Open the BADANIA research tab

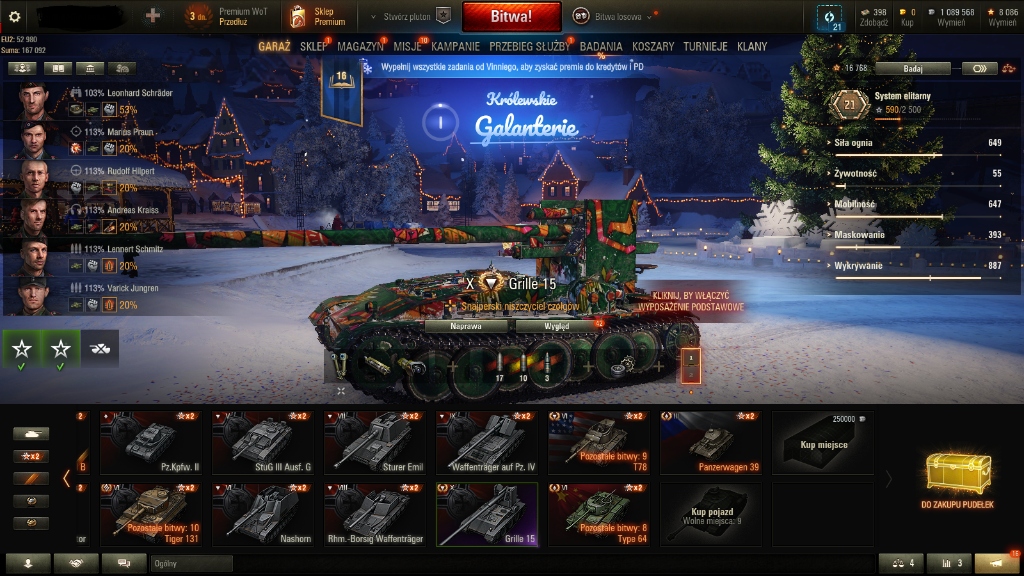click(600, 46)
